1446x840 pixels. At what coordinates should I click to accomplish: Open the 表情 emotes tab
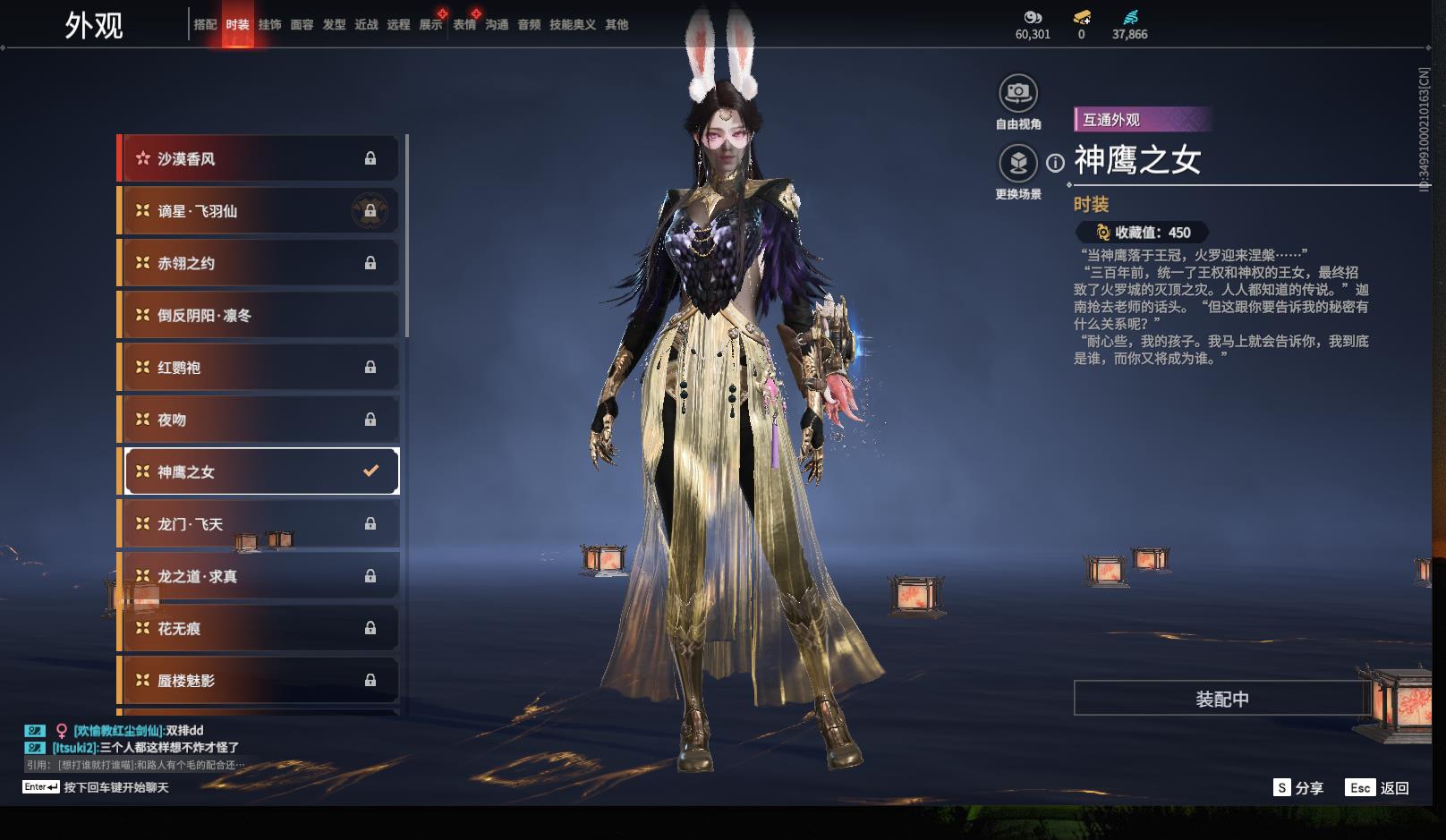click(x=464, y=25)
